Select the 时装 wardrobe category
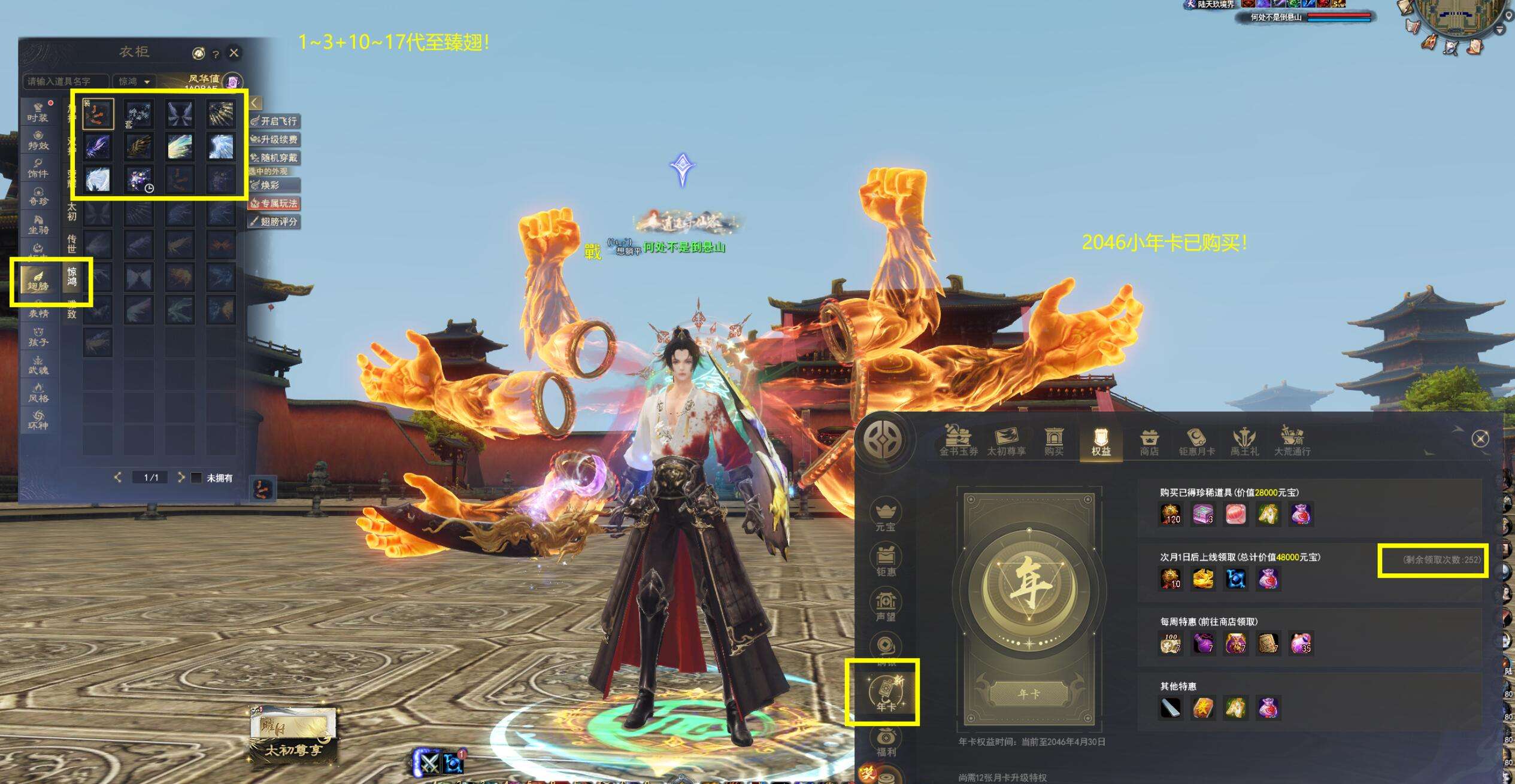 pos(38,112)
